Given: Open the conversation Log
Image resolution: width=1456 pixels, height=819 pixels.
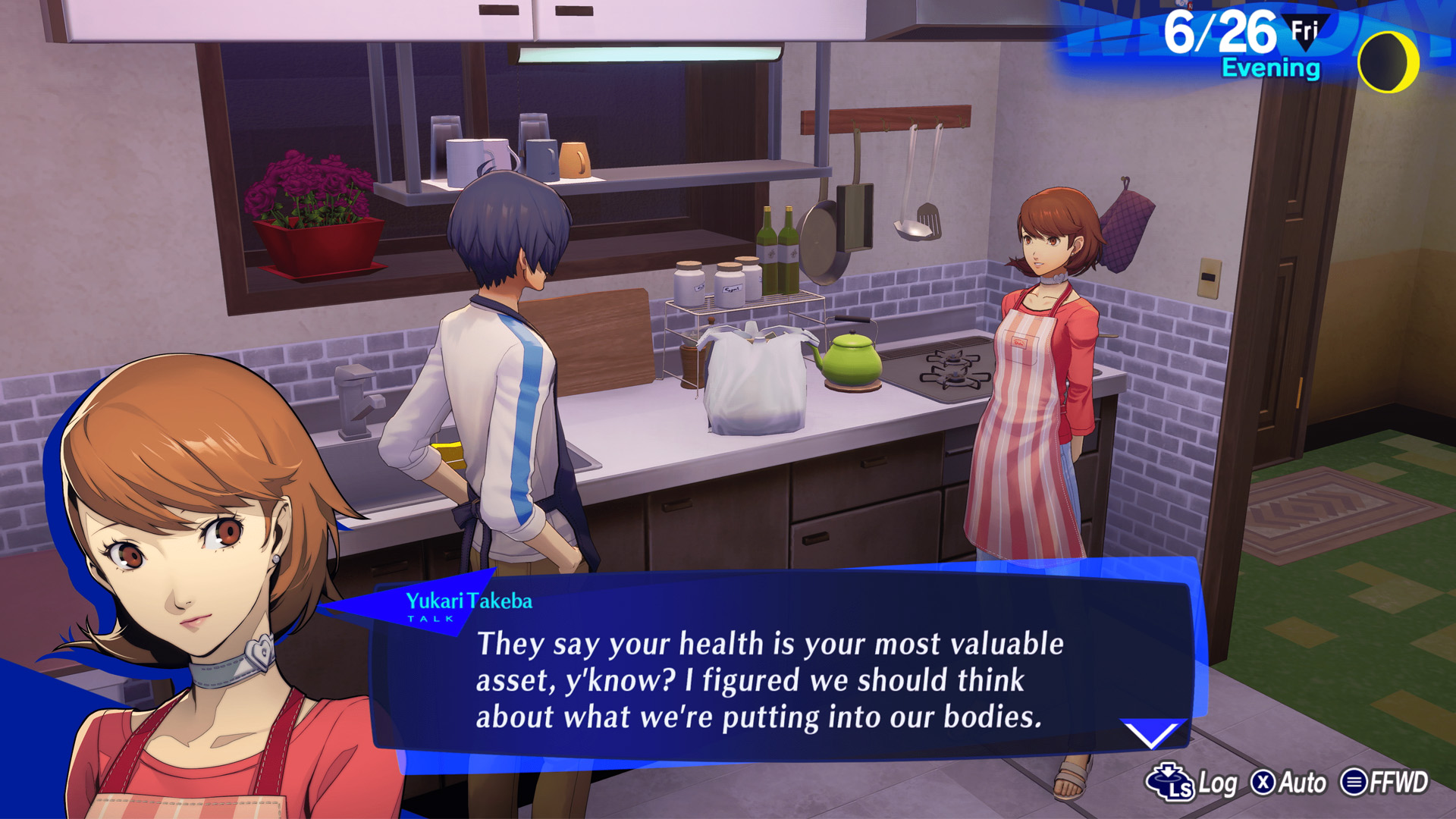Looking at the screenshot, I should [x=1194, y=783].
